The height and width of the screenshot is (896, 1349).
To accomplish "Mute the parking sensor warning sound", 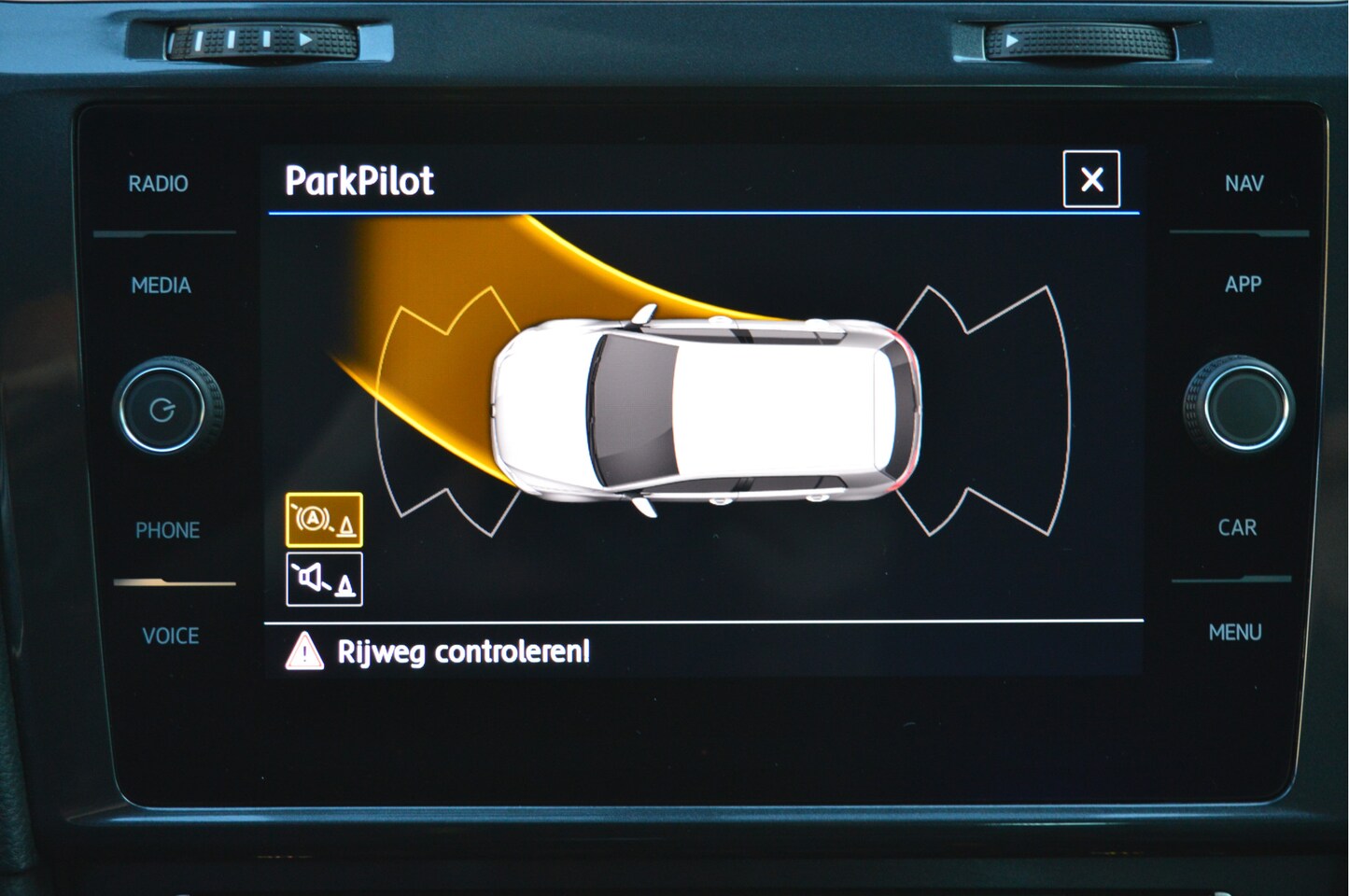I will [324, 580].
